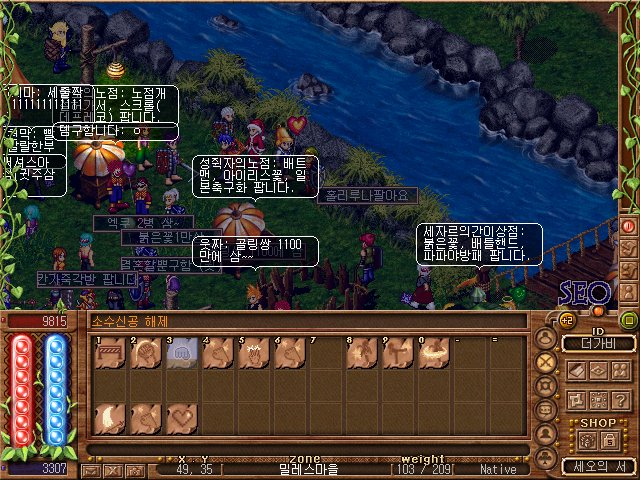This screenshot has height=480, width=640.
Task: Open the crossed swords combat menu
Action: (545, 362)
